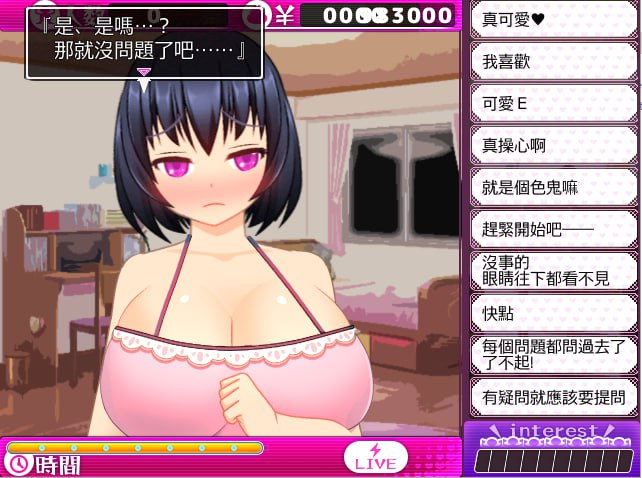Choose the 真操心啊 comment

point(553,145)
